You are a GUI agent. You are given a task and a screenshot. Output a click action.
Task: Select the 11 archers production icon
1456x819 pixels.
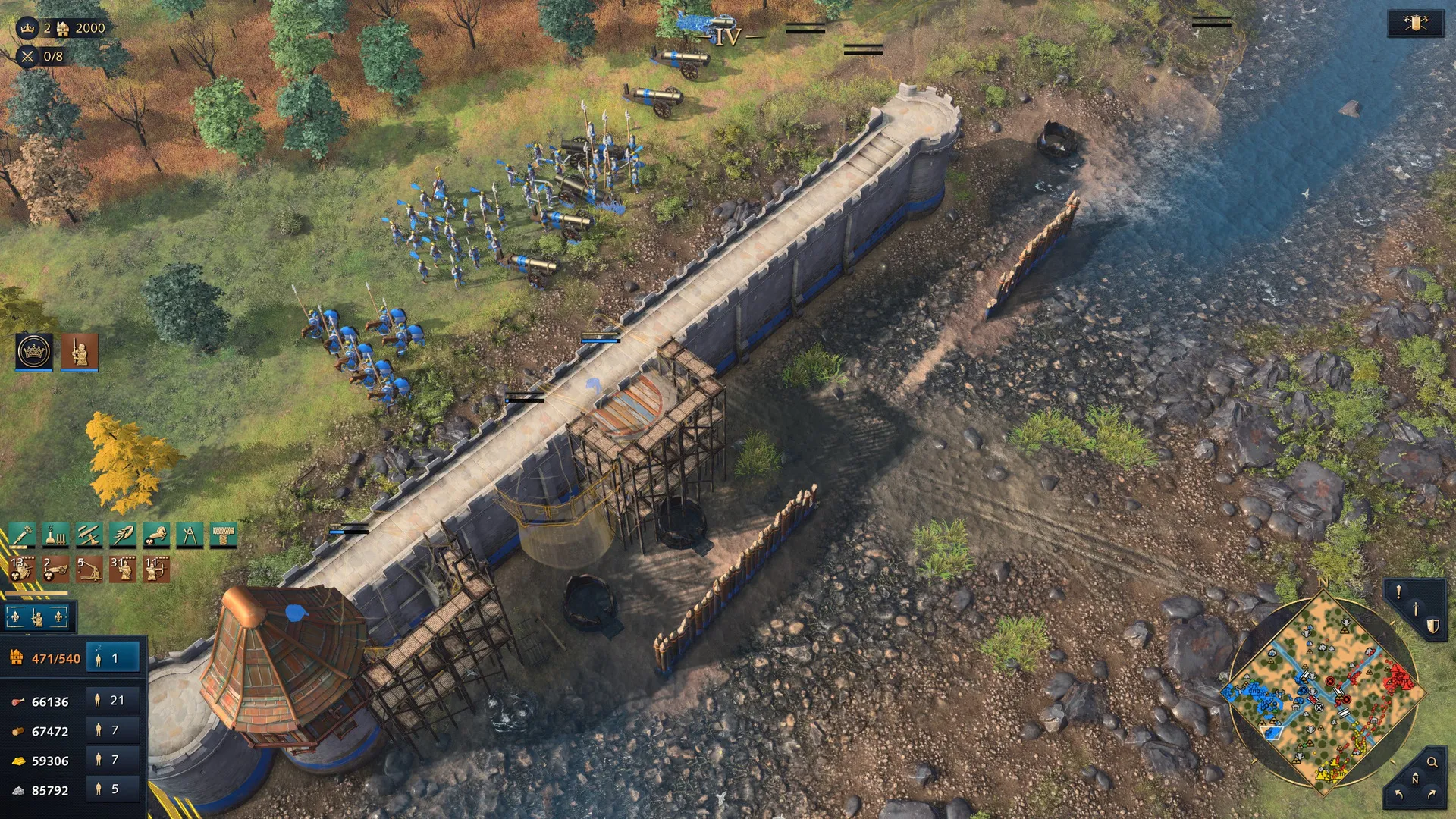(156, 570)
